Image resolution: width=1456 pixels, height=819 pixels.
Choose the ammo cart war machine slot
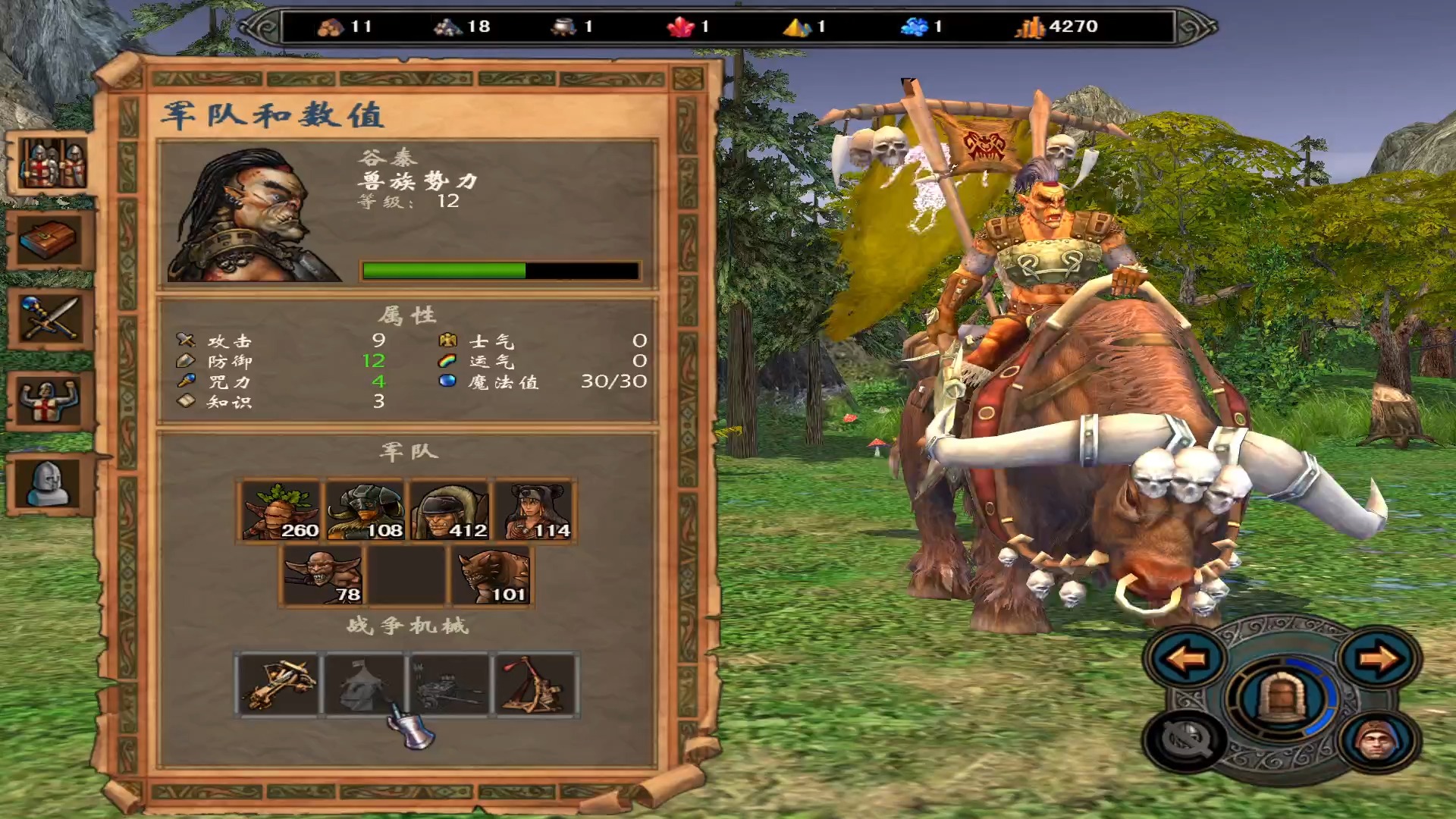[x=449, y=684]
